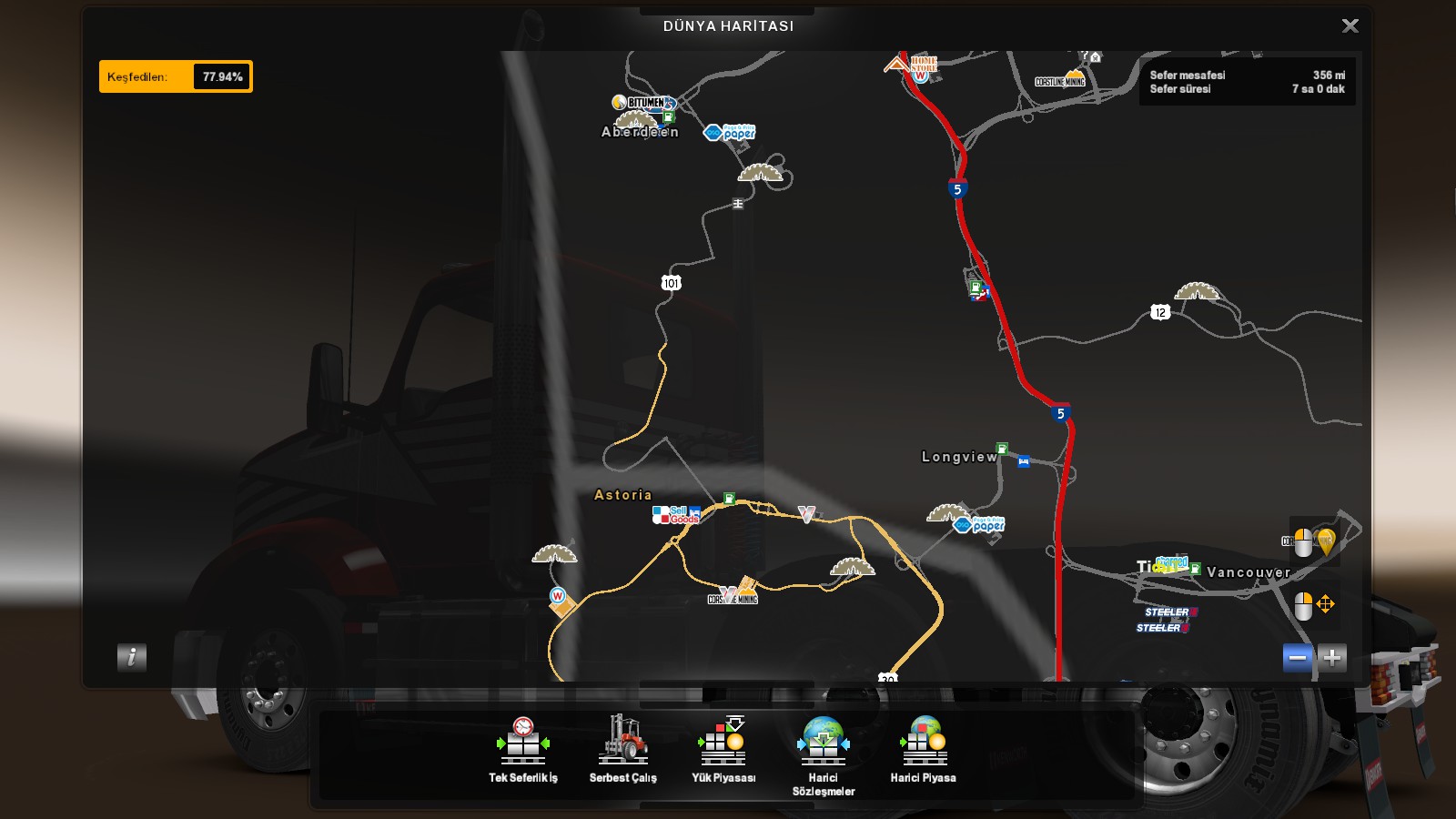Open Tek Seferlik İş quick jobs

point(523,750)
